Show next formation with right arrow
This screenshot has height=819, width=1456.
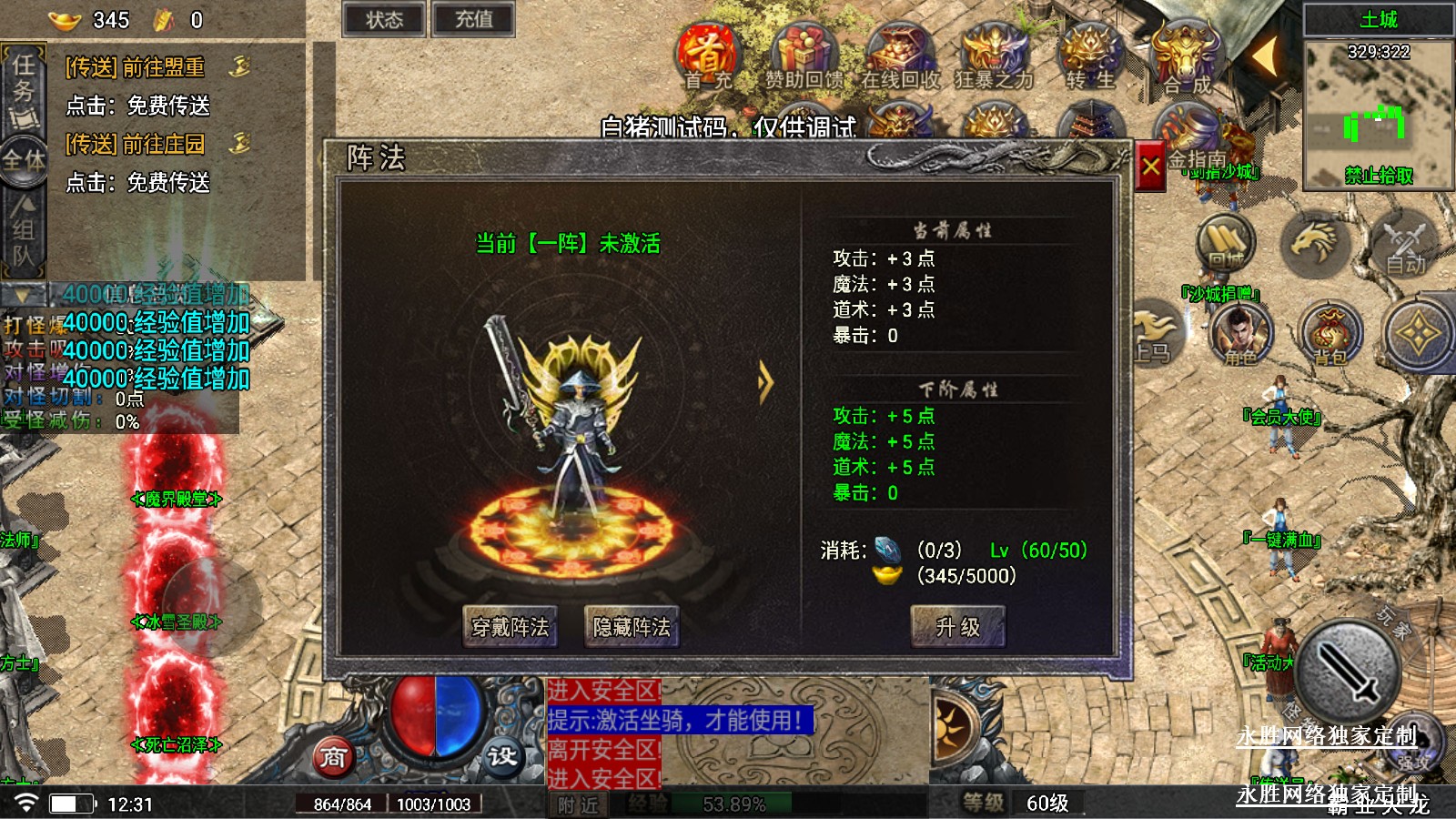(x=765, y=383)
